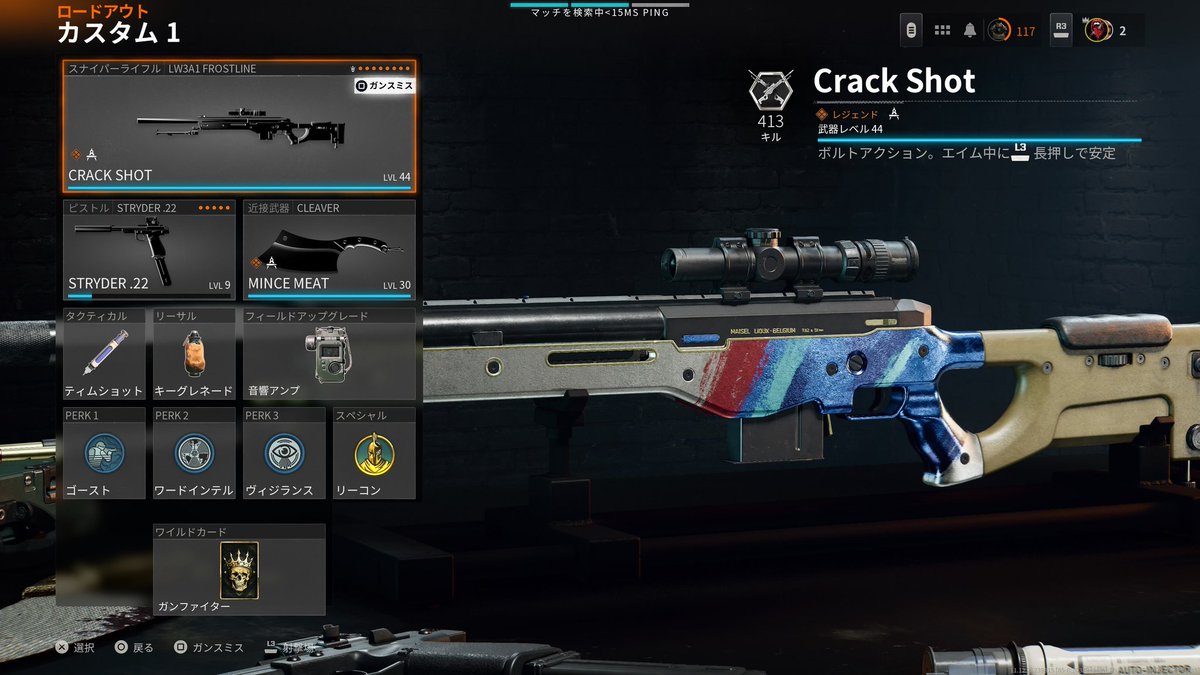Viewport: 1200px width, 675px height.
Task: Select the Crack Shot sniper rifle slot
Action: click(238, 126)
